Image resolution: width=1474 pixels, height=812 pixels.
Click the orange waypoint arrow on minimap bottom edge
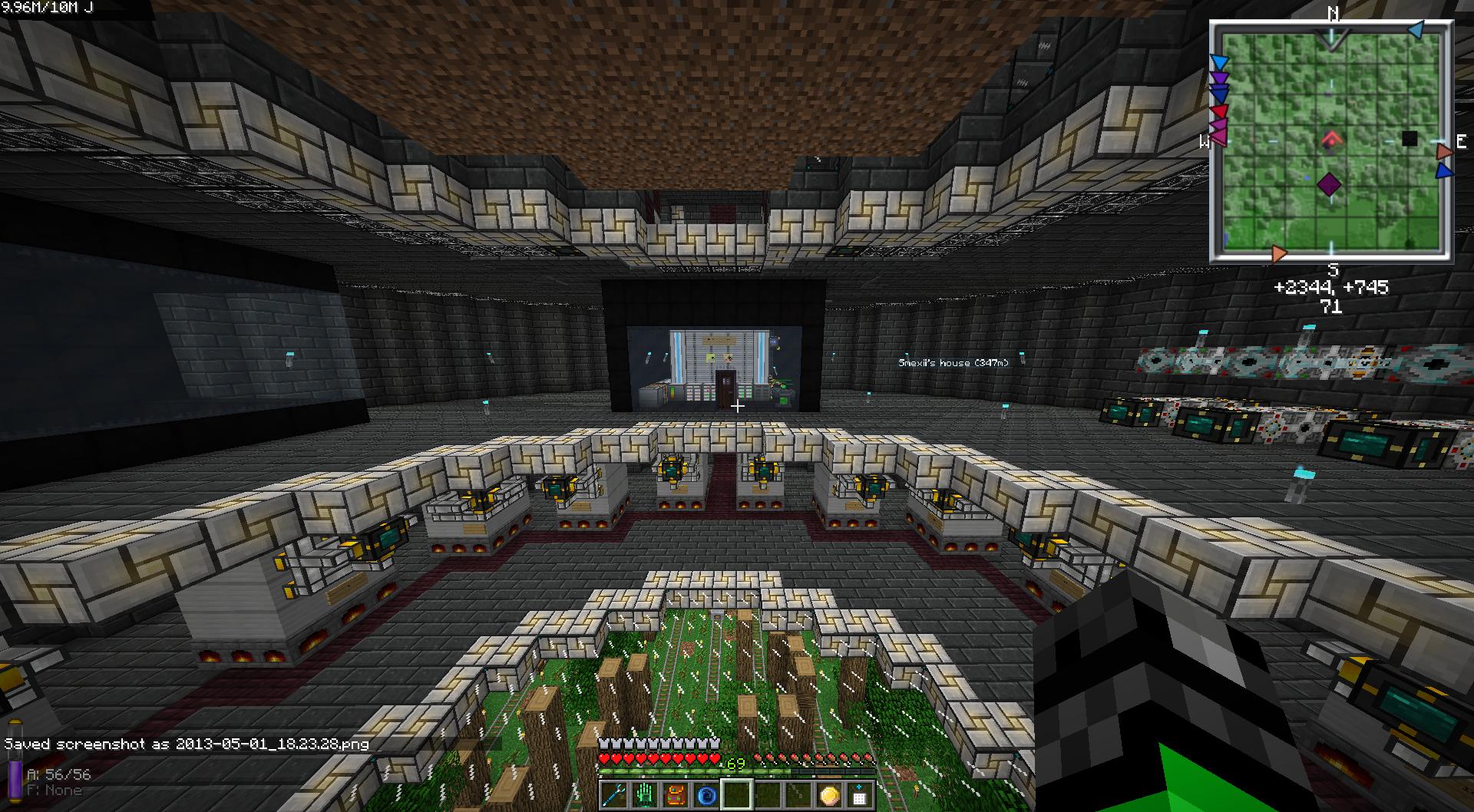[1278, 253]
